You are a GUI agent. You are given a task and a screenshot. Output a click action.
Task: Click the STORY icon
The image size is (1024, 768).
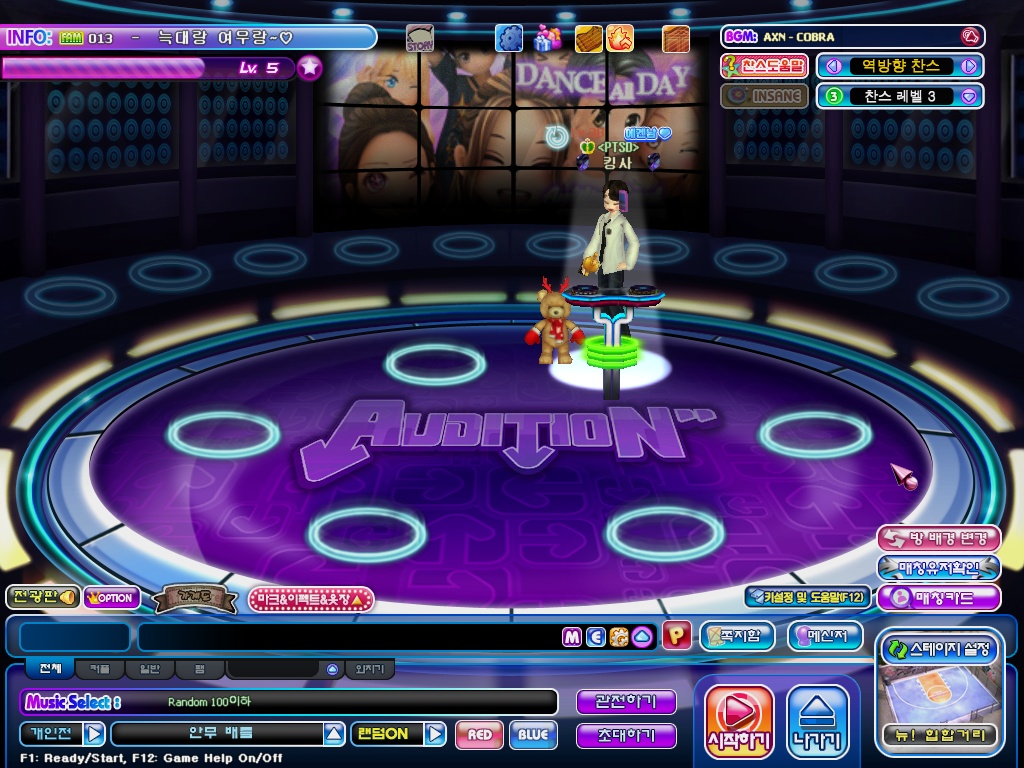click(420, 39)
